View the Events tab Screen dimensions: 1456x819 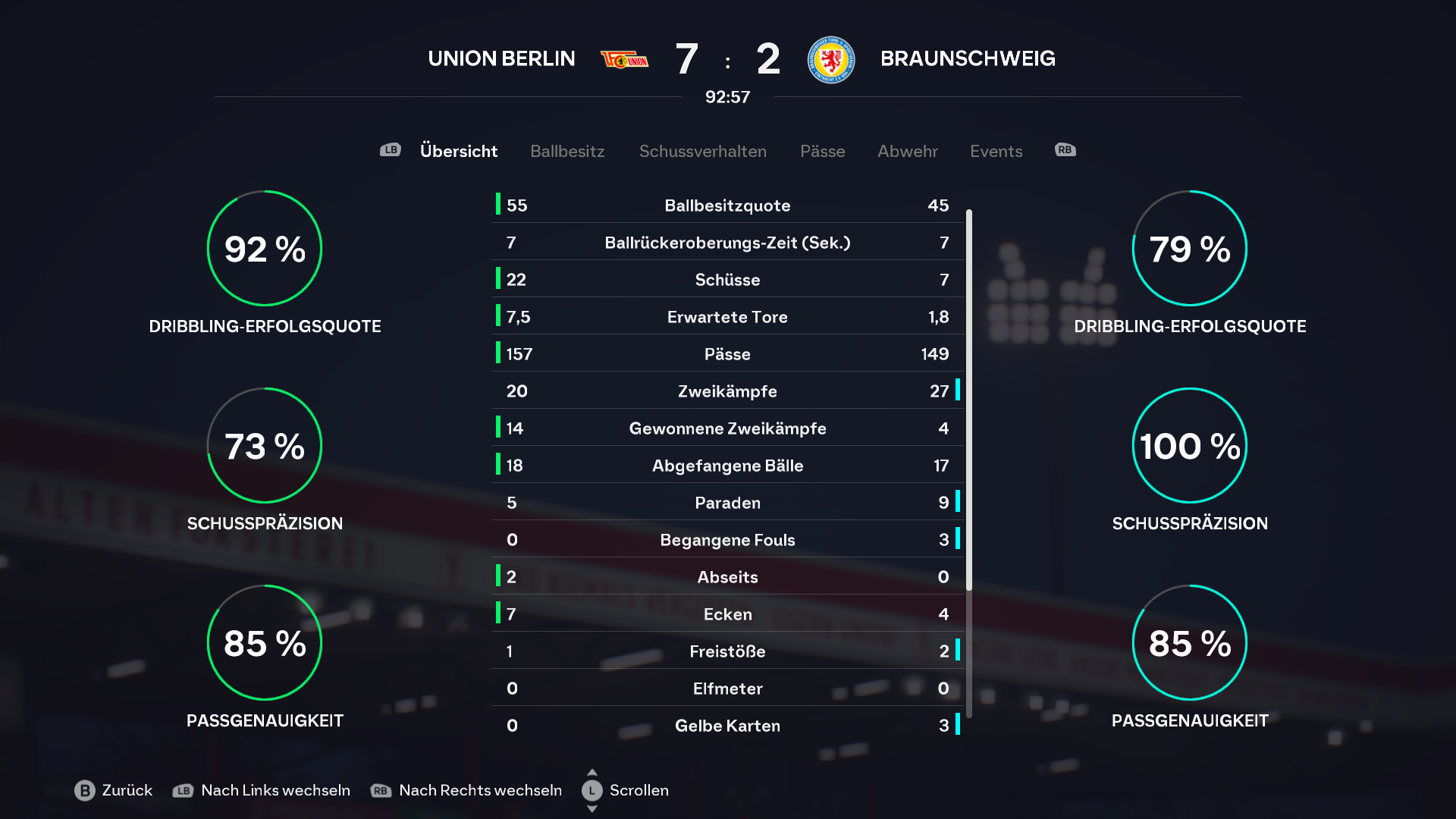[996, 151]
